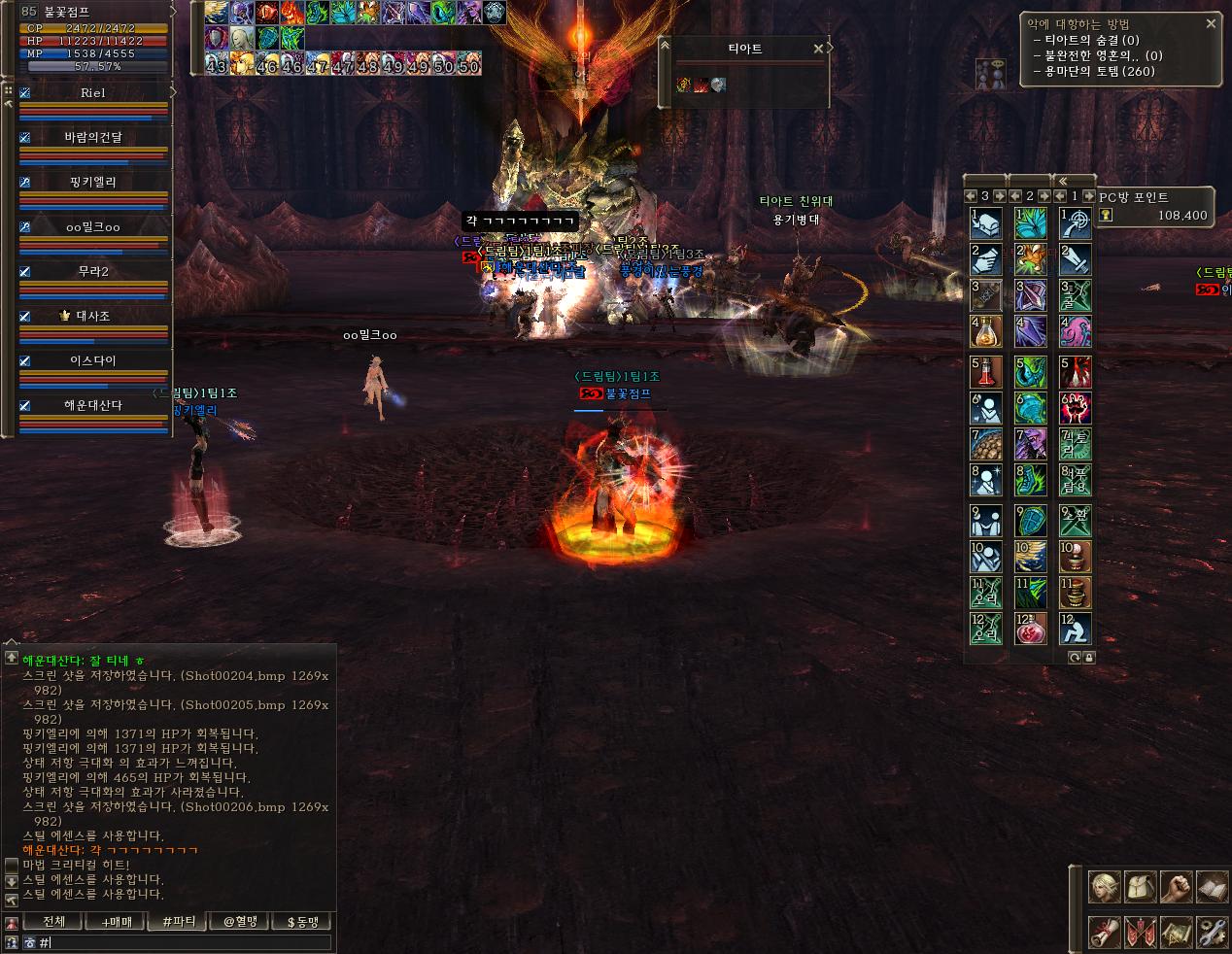Viewport: 1232px width, 954px height.
Task: Close the 티아트 target window
Action: click(x=818, y=49)
